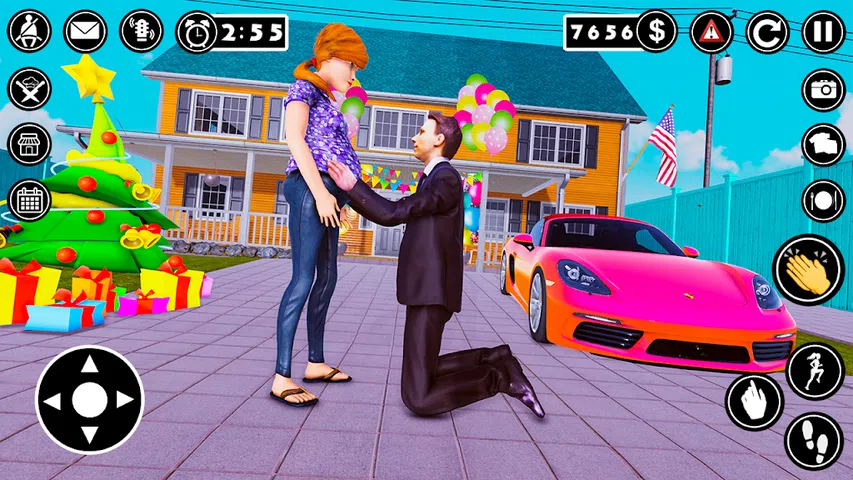Tap the footprints walk button
This screenshot has width=853, height=480.
(x=814, y=441)
